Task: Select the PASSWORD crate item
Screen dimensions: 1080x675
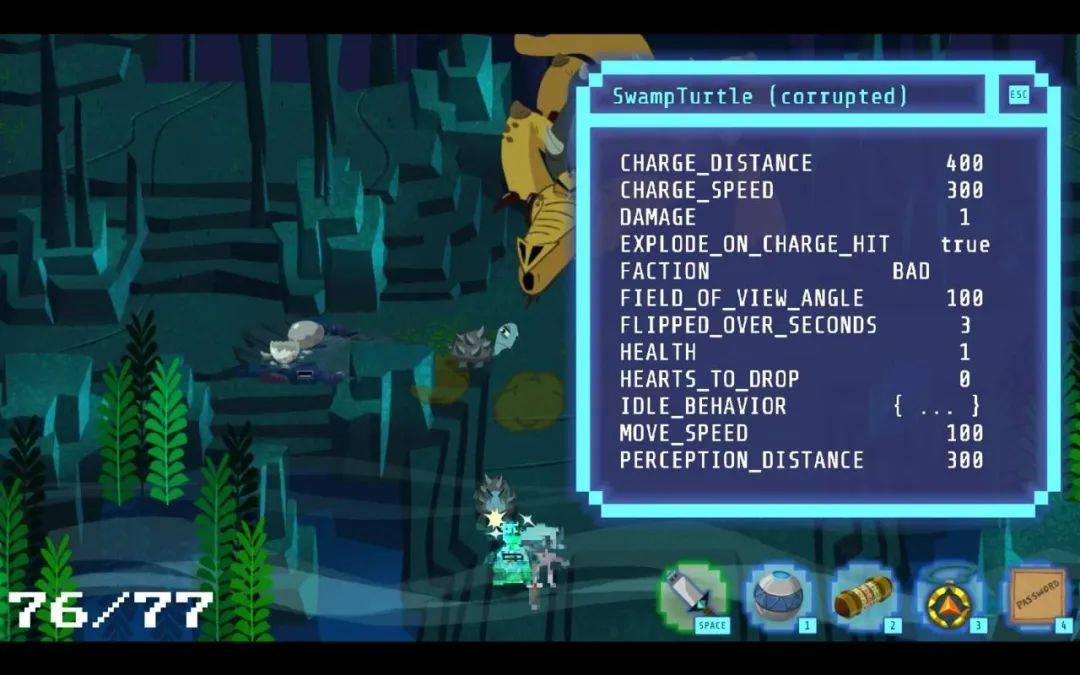Action: tap(1038, 598)
